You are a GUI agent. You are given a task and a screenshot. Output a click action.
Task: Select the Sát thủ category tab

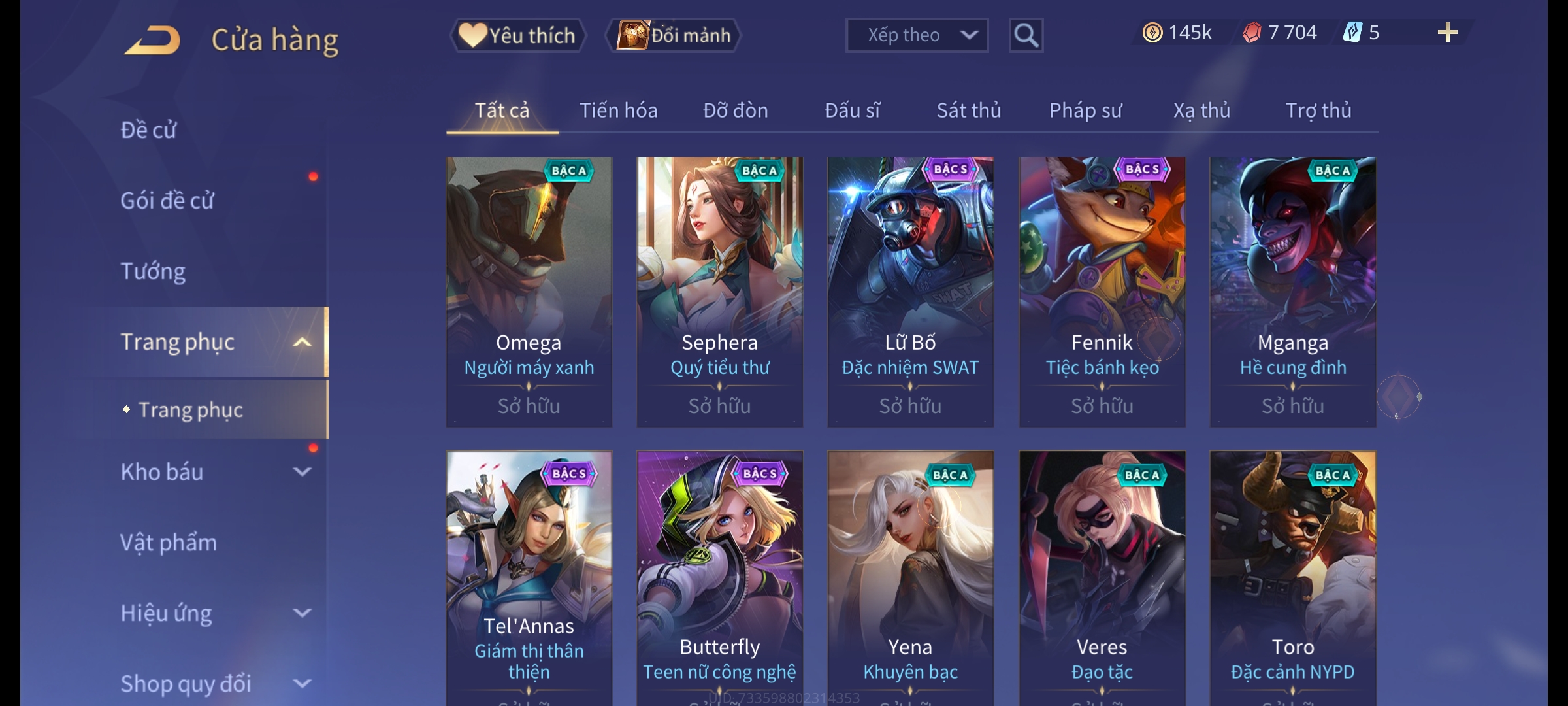coord(968,110)
